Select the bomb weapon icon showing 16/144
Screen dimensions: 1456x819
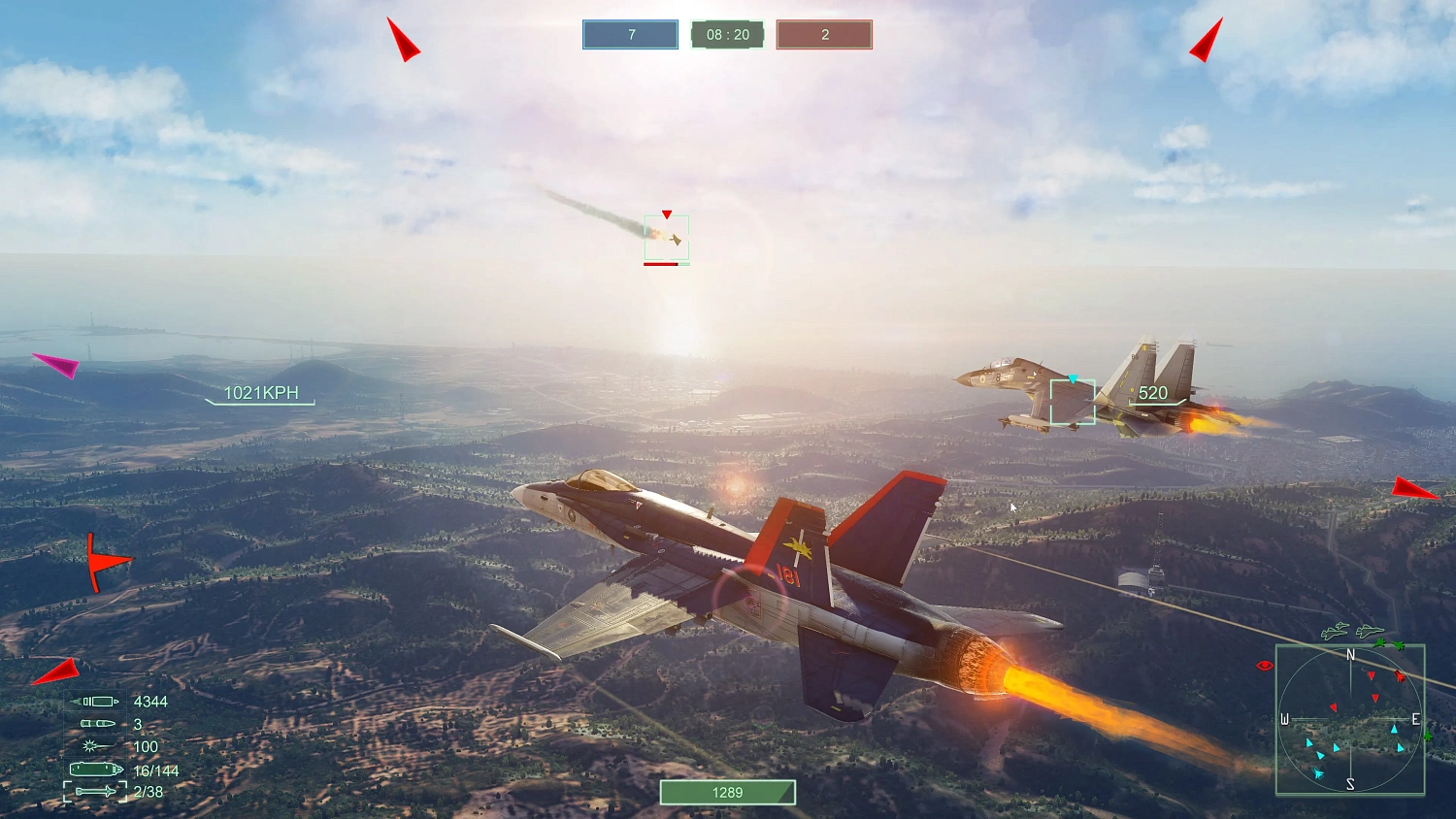tap(93, 769)
